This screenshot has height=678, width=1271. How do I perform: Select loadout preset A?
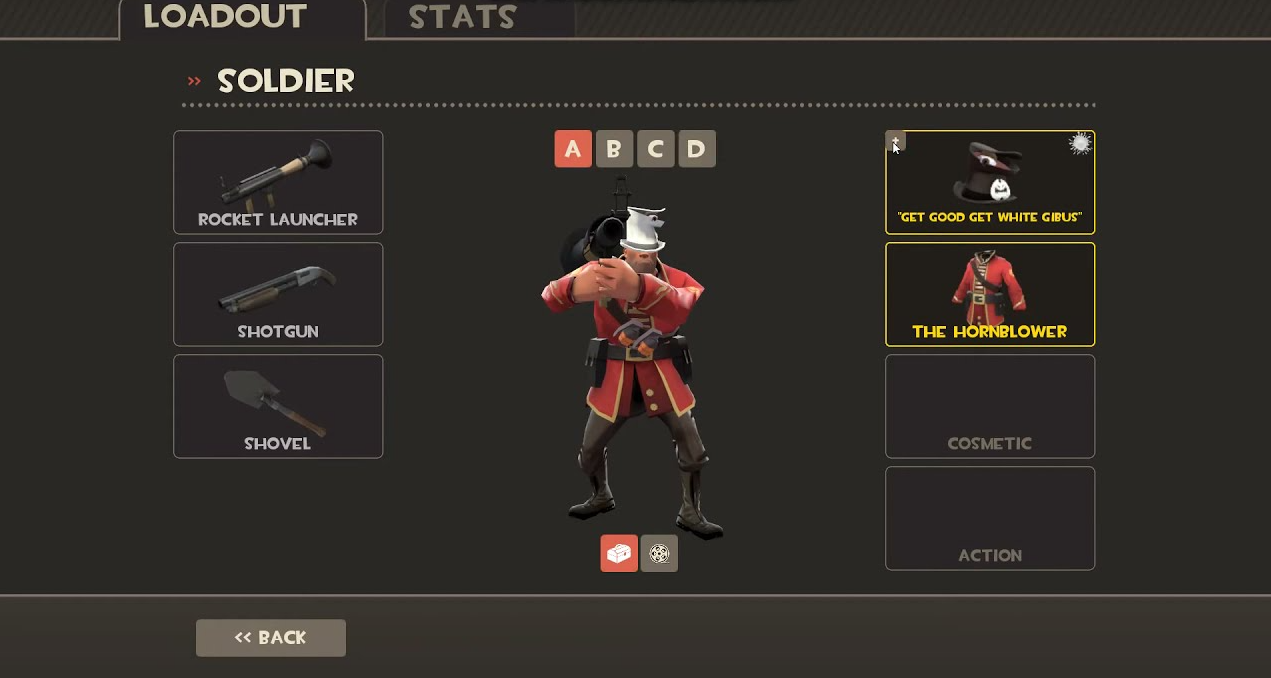click(573, 149)
